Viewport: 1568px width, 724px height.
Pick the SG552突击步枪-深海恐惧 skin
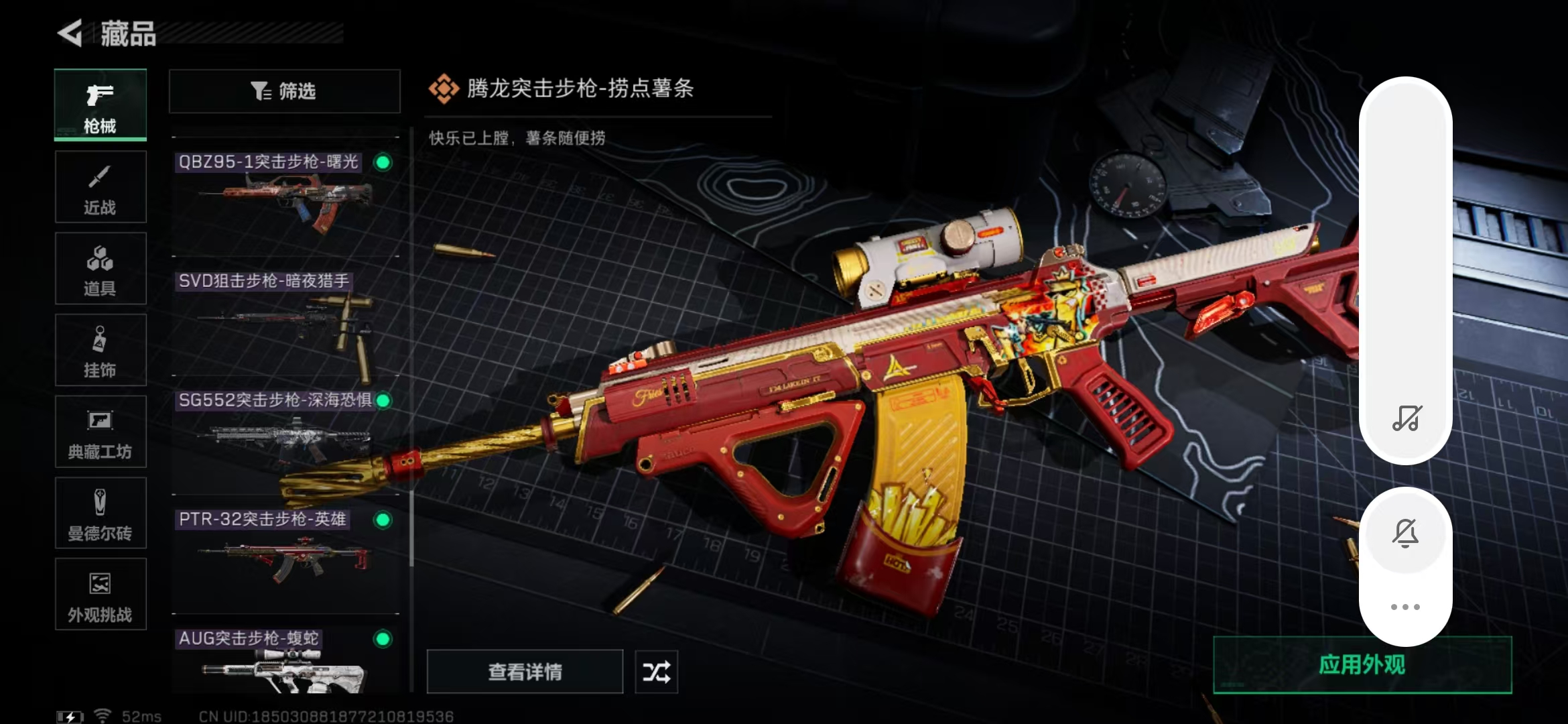pyautogui.click(x=285, y=434)
